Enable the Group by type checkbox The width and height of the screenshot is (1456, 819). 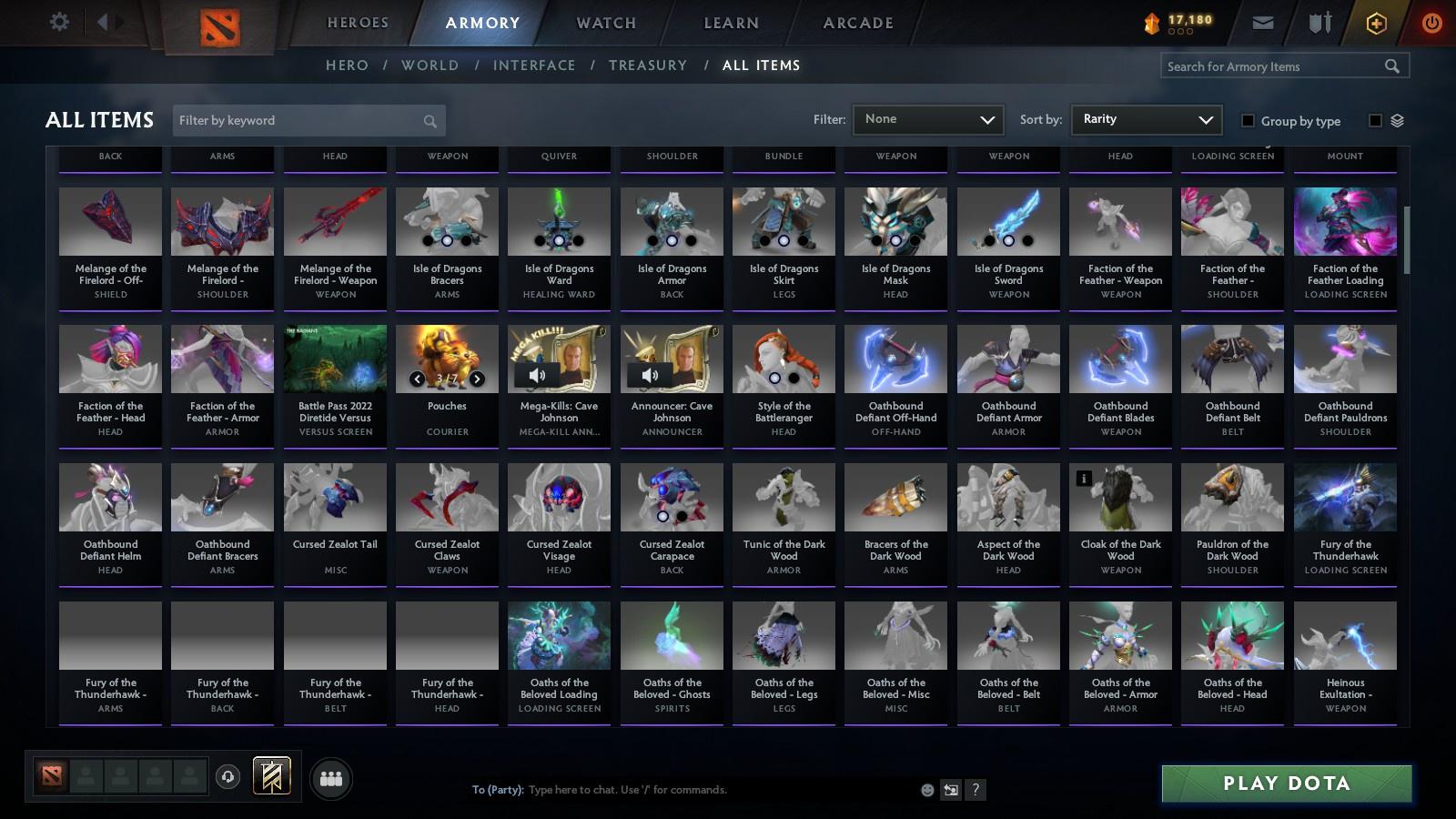1249,120
